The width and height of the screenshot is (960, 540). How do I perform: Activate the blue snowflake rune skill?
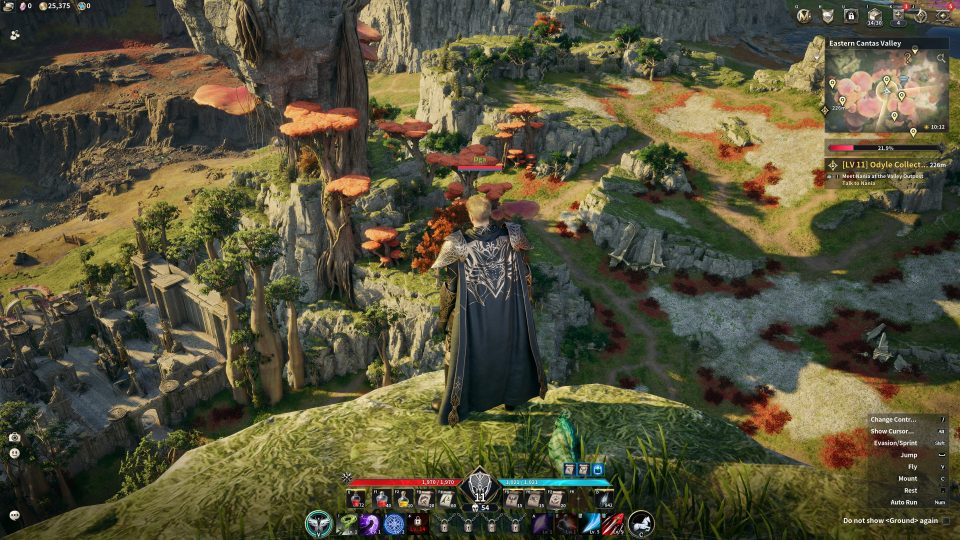tap(394, 523)
